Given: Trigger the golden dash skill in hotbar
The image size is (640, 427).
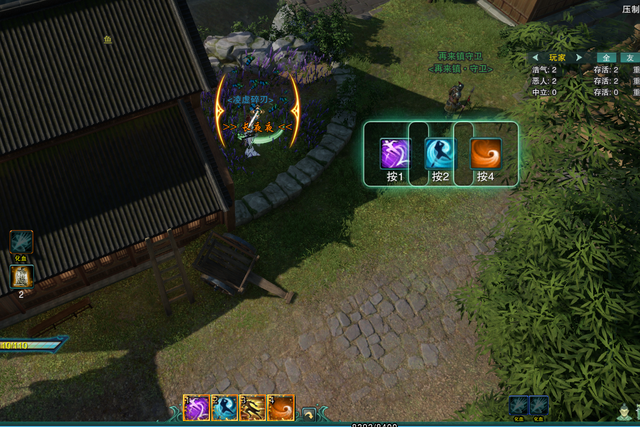Looking at the screenshot, I should pos(253,408).
